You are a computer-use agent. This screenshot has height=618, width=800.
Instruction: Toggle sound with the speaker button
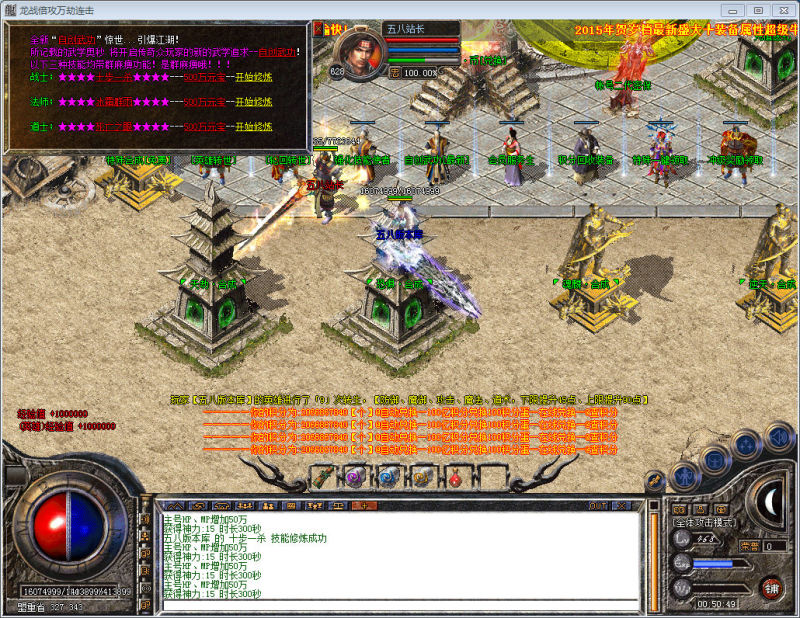click(x=778, y=435)
